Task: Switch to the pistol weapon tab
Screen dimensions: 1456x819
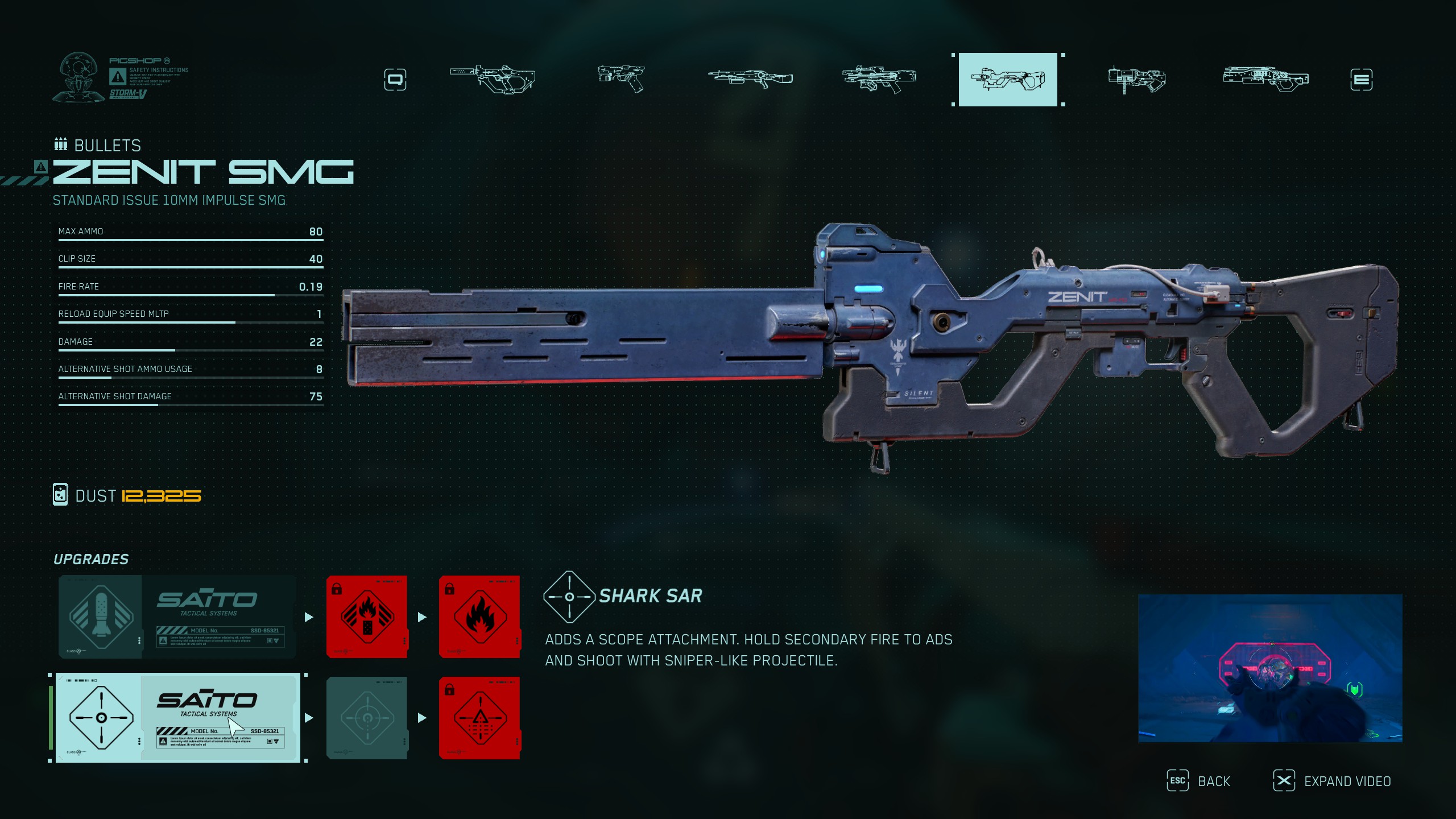Action: (x=621, y=78)
